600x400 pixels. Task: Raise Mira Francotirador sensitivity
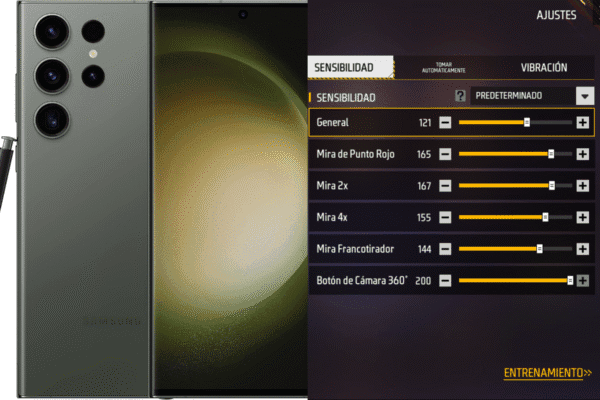click(582, 249)
